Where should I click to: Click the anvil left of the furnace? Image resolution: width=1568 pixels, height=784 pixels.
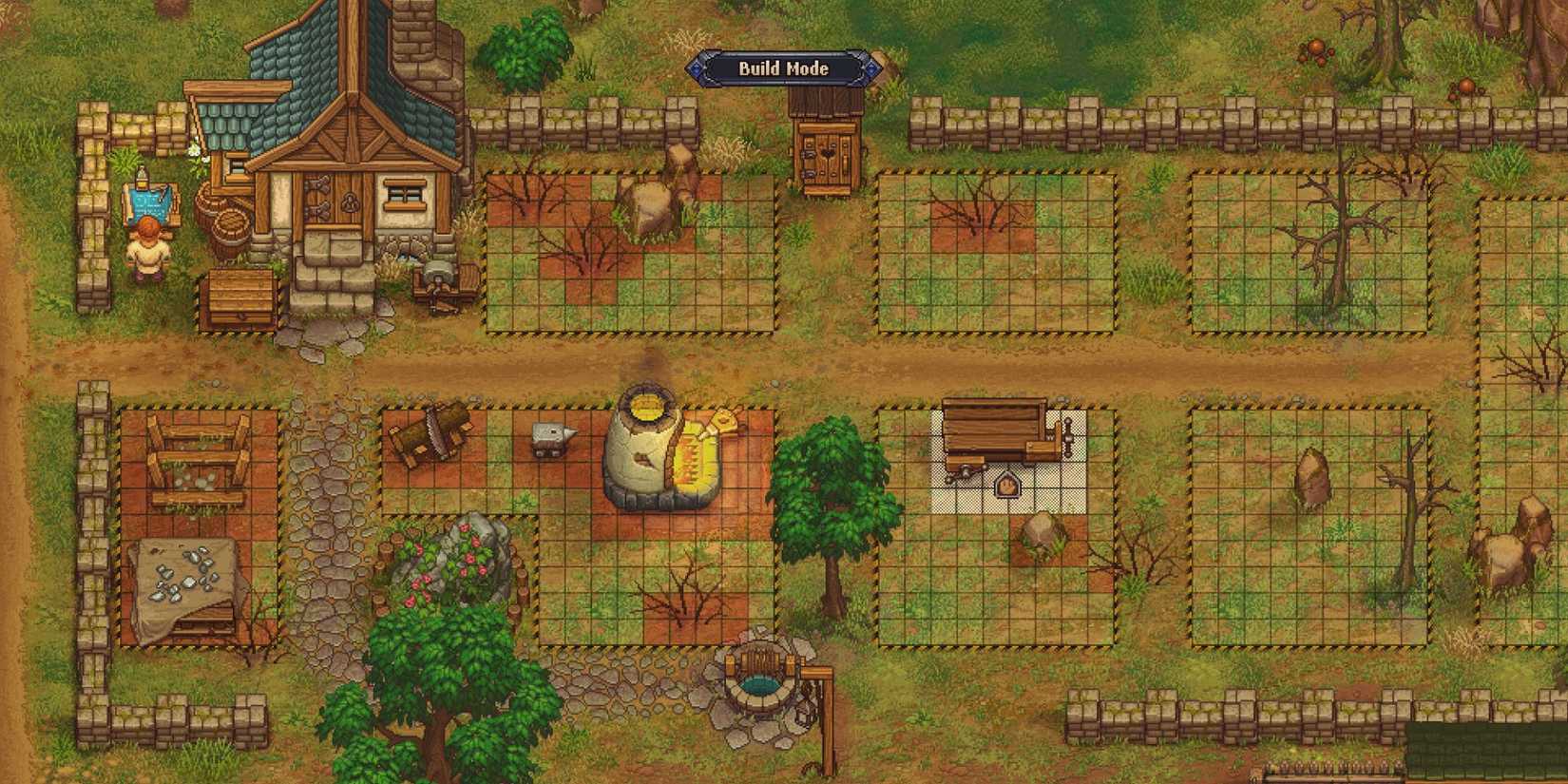tap(551, 437)
